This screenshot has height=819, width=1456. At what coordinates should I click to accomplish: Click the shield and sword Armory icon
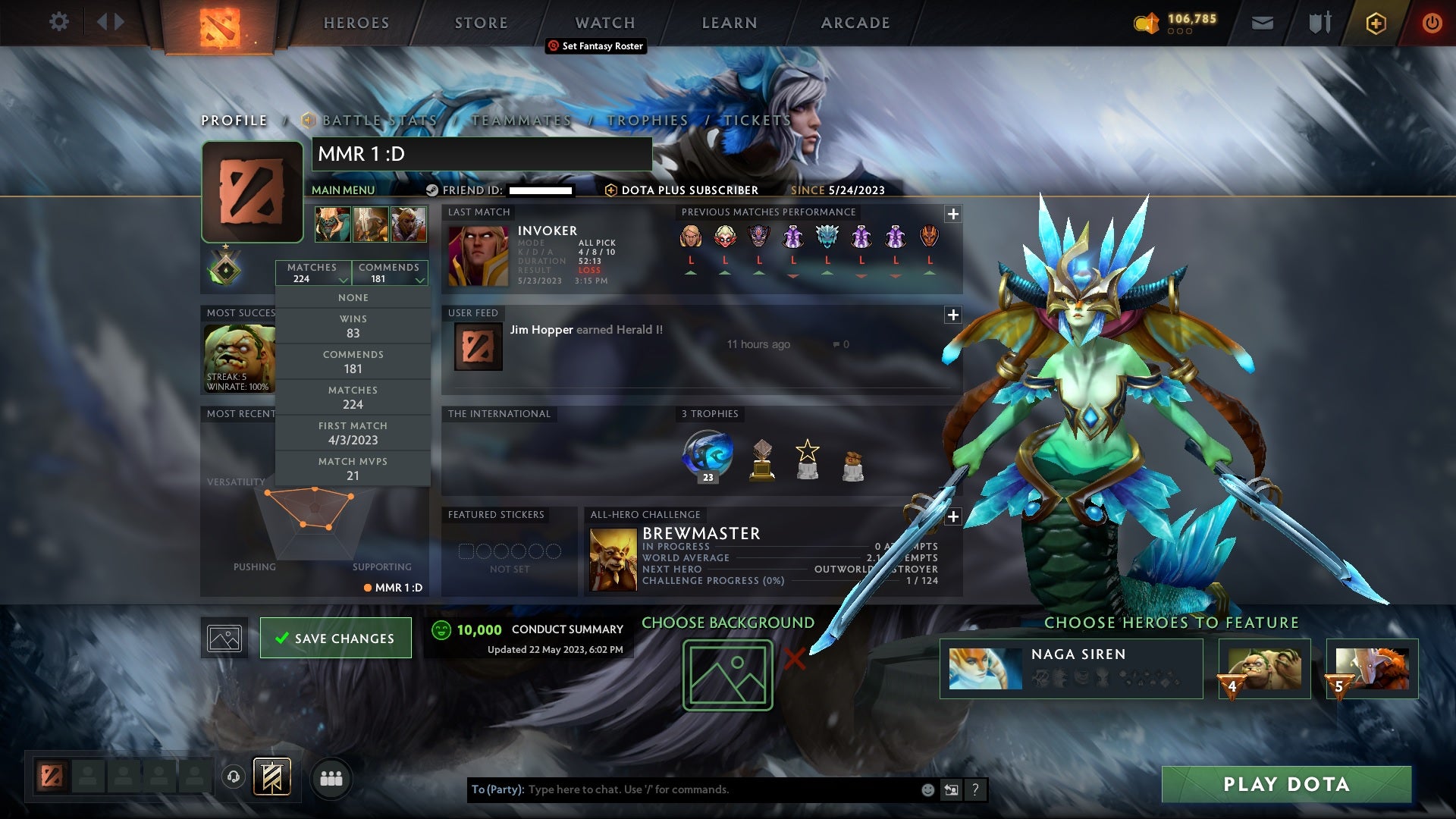(x=1319, y=23)
